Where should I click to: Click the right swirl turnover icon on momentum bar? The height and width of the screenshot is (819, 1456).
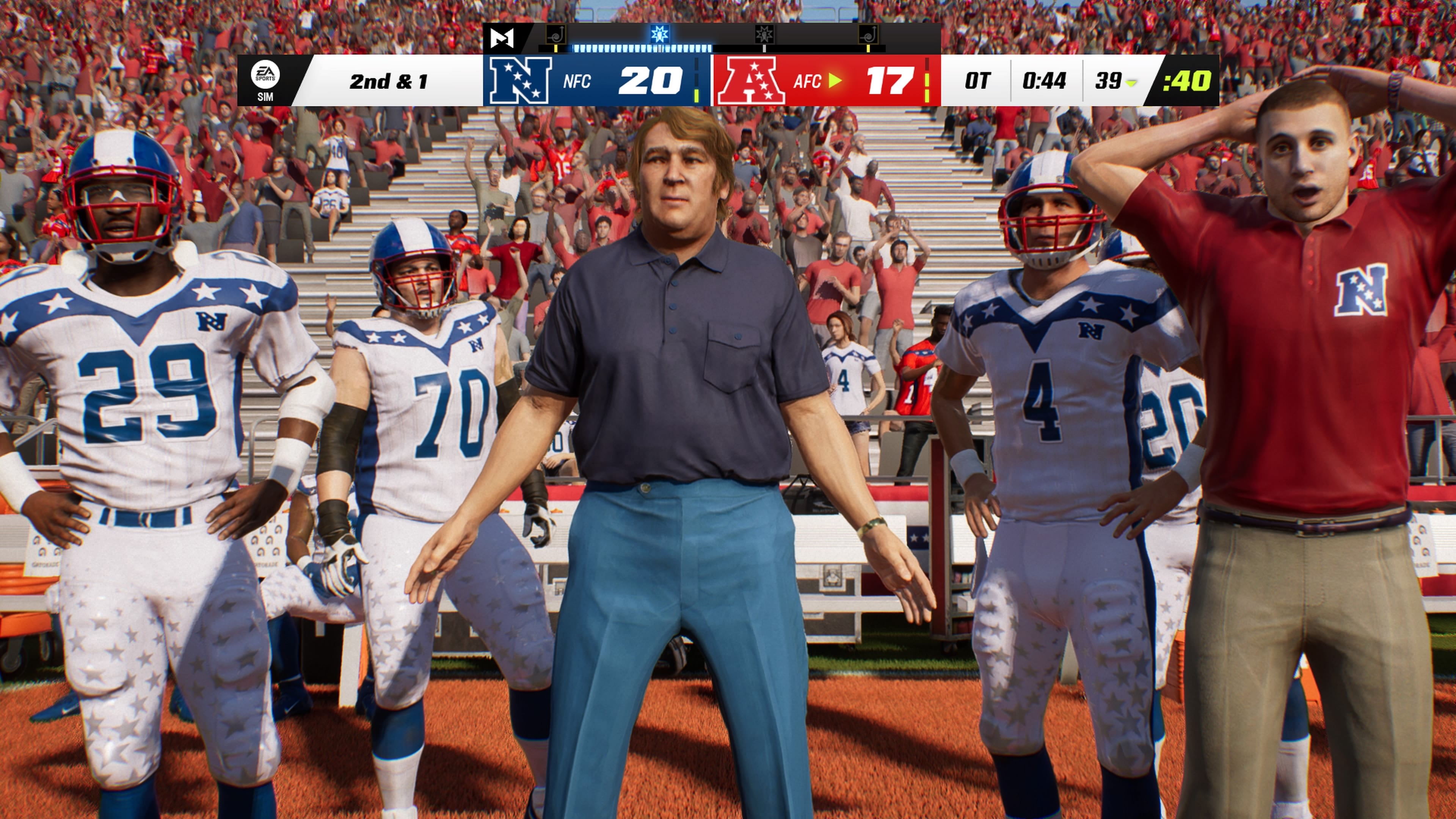pyautogui.click(x=869, y=35)
